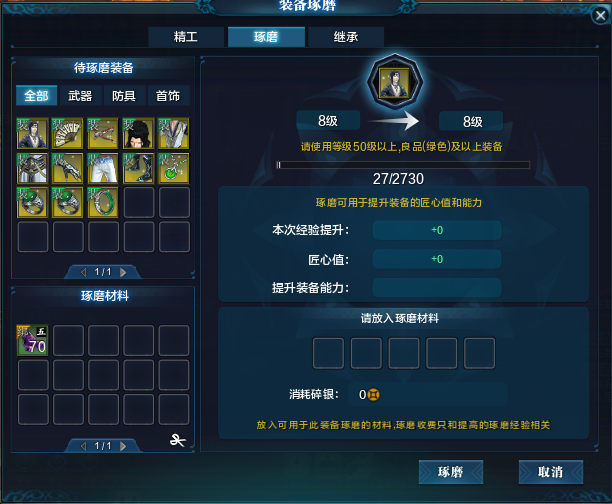This screenshot has height=504, width=612.
Task: Switch to the 精工 tab
Action: 187,37
